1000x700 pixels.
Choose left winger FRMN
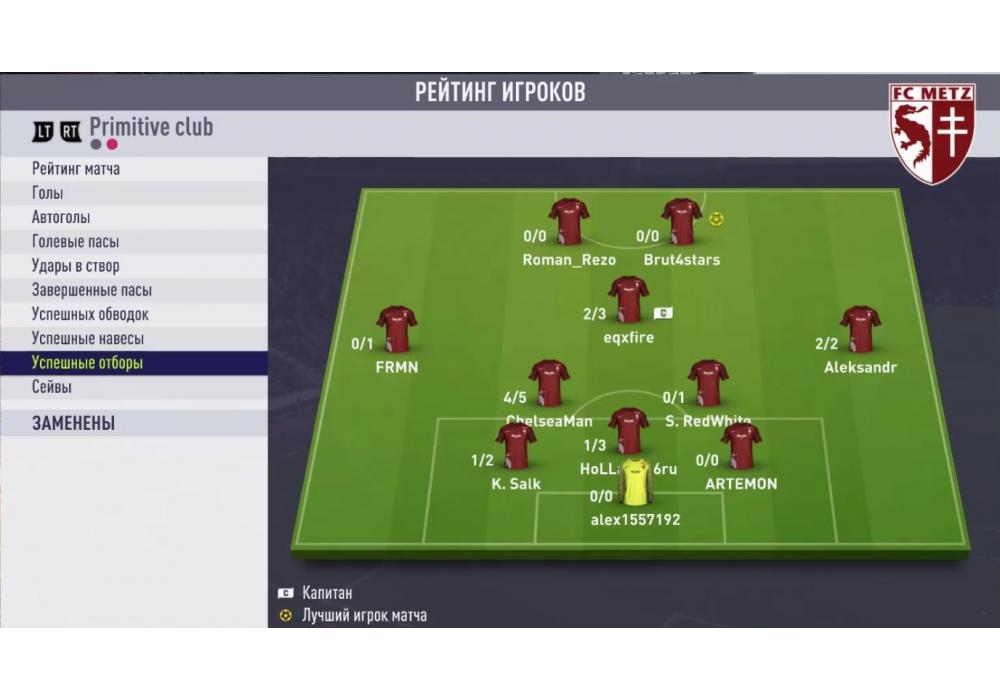pyautogui.click(x=397, y=329)
